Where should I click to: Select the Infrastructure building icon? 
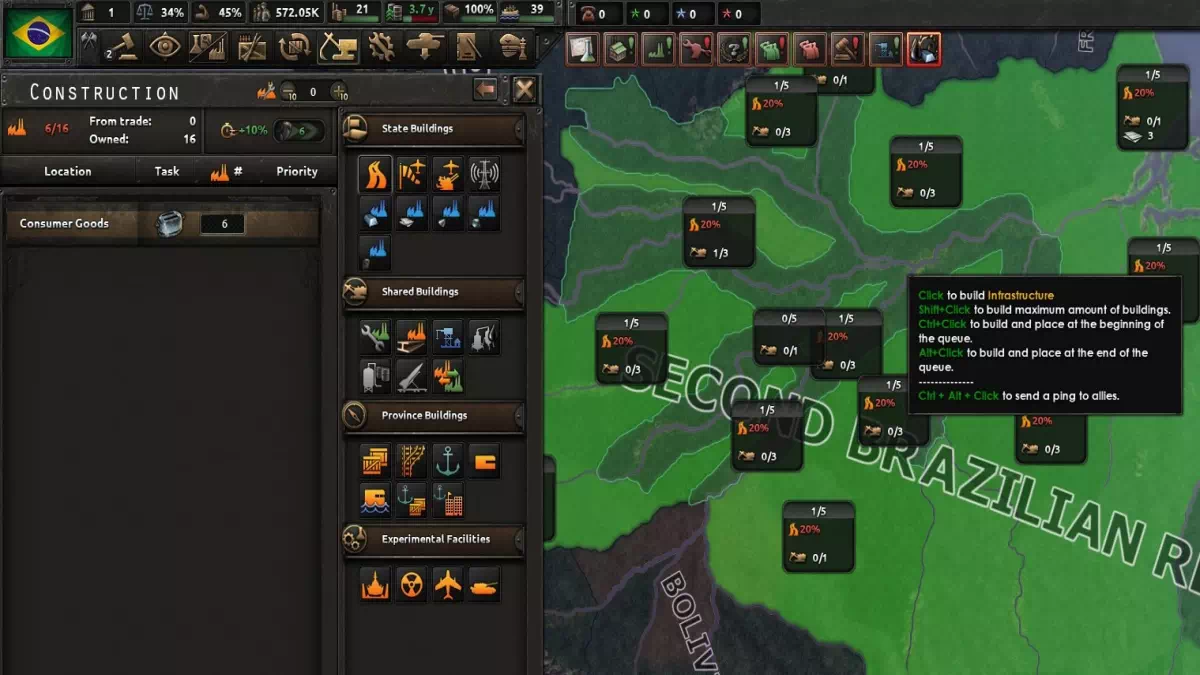coord(375,174)
